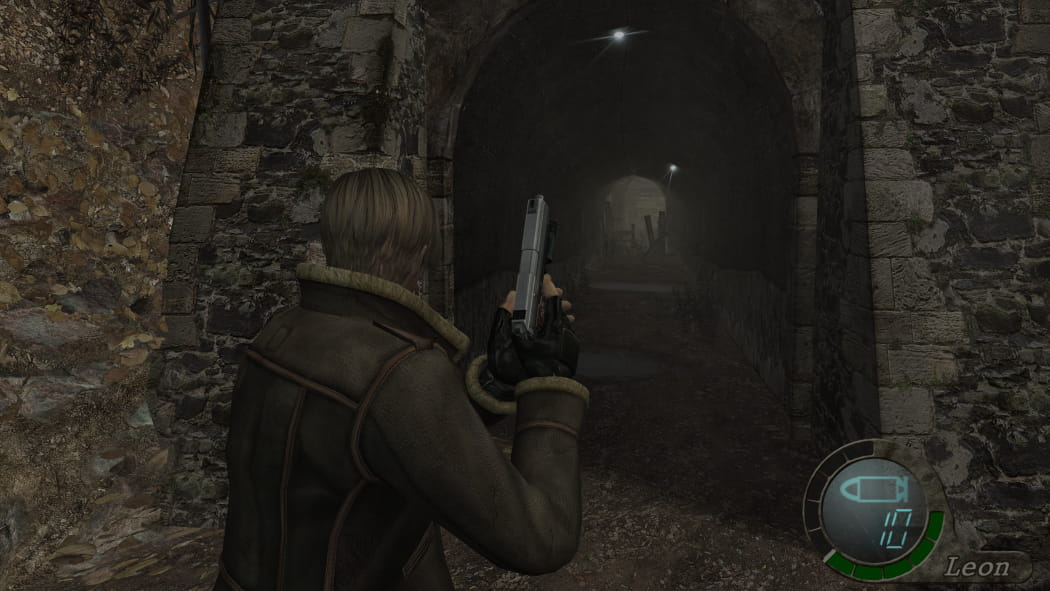This screenshot has height=591, width=1050.
Task: Select the Leon character name label
Action: click(x=978, y=568)
